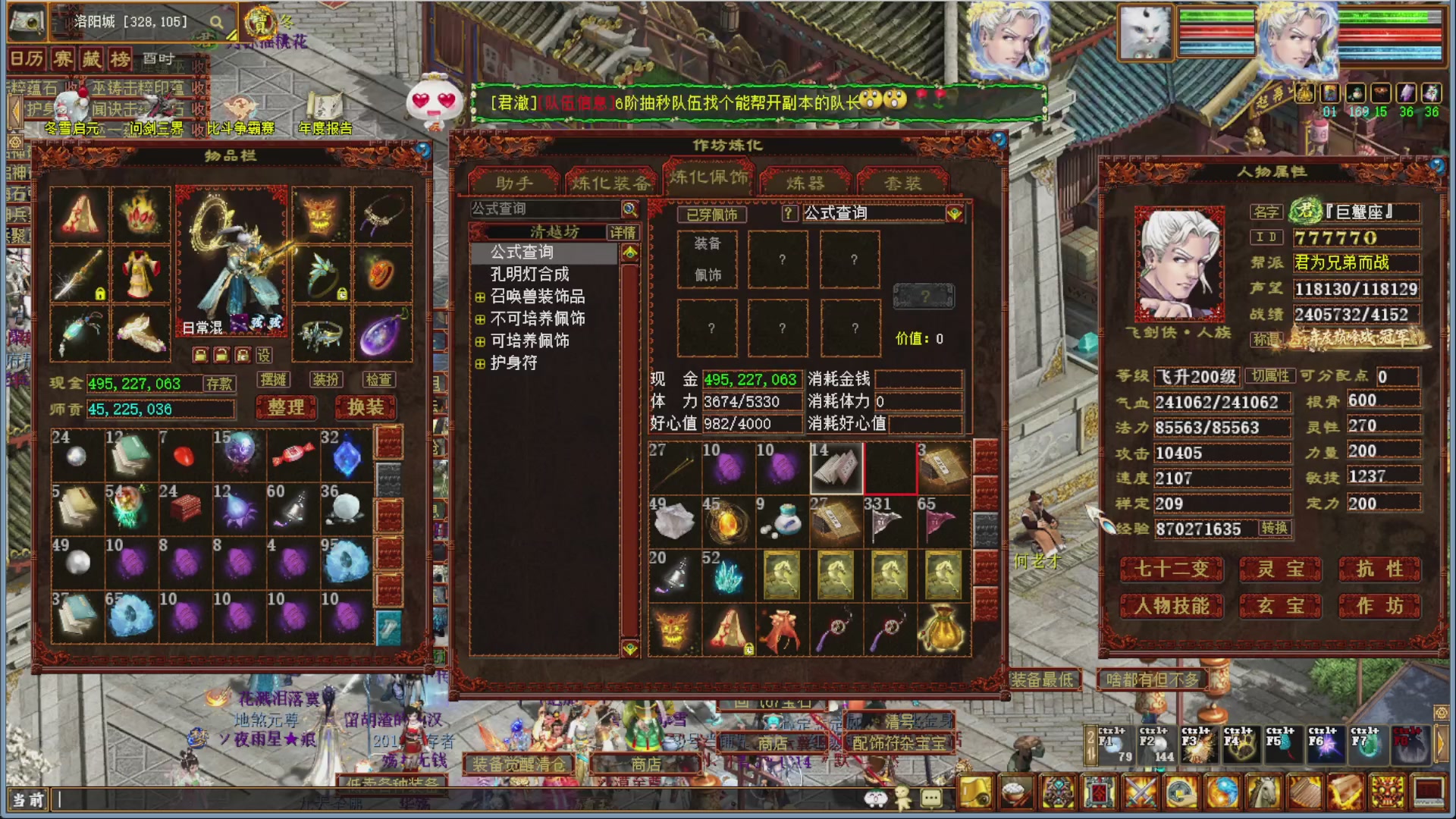1456x819 pixels.
Task: Open the scroll icon at the bottom toolbar's left end
Action: (974, 794)
